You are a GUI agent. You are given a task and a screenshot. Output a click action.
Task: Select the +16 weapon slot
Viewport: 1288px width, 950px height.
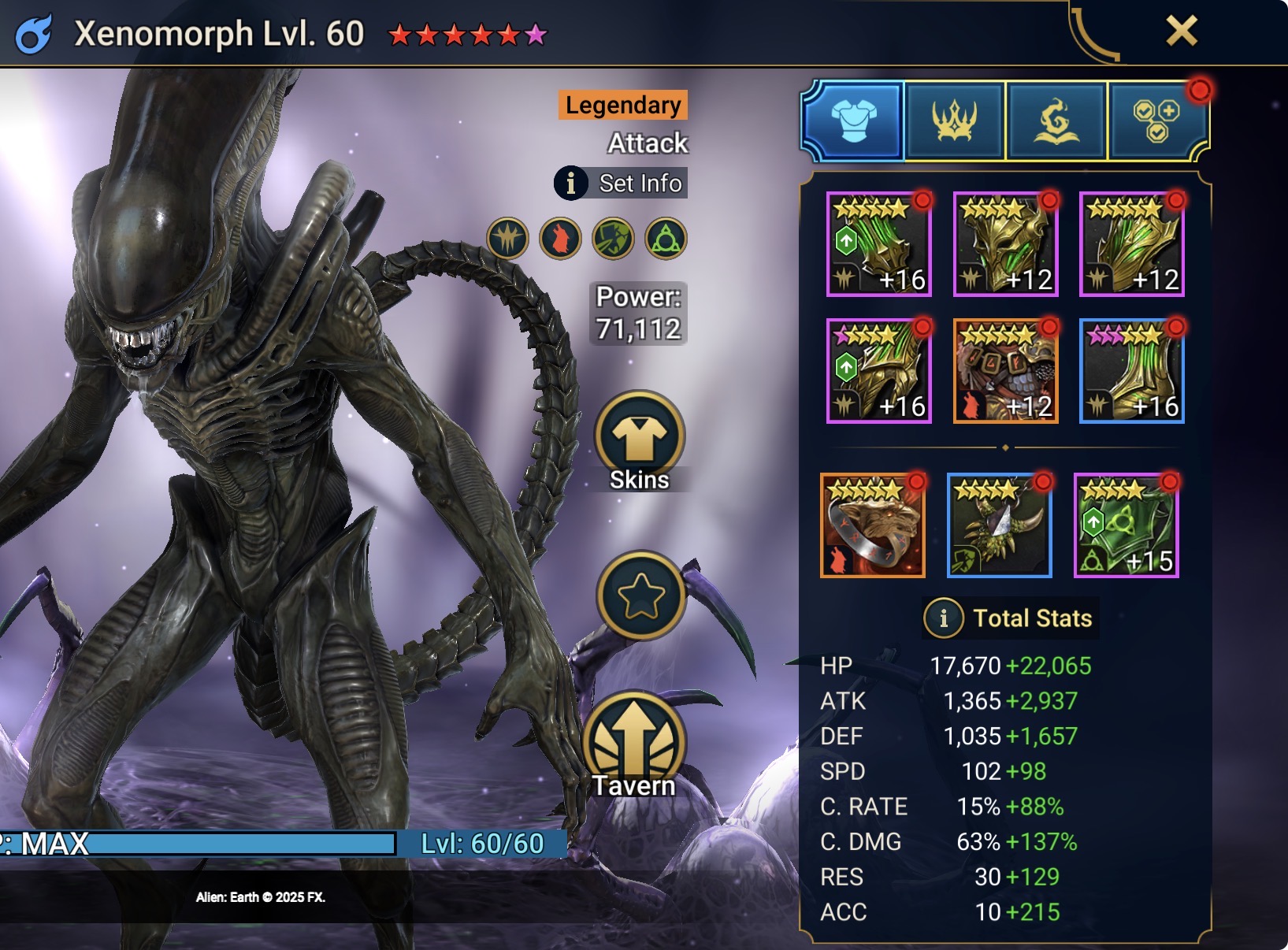click(x=879, y=244)
